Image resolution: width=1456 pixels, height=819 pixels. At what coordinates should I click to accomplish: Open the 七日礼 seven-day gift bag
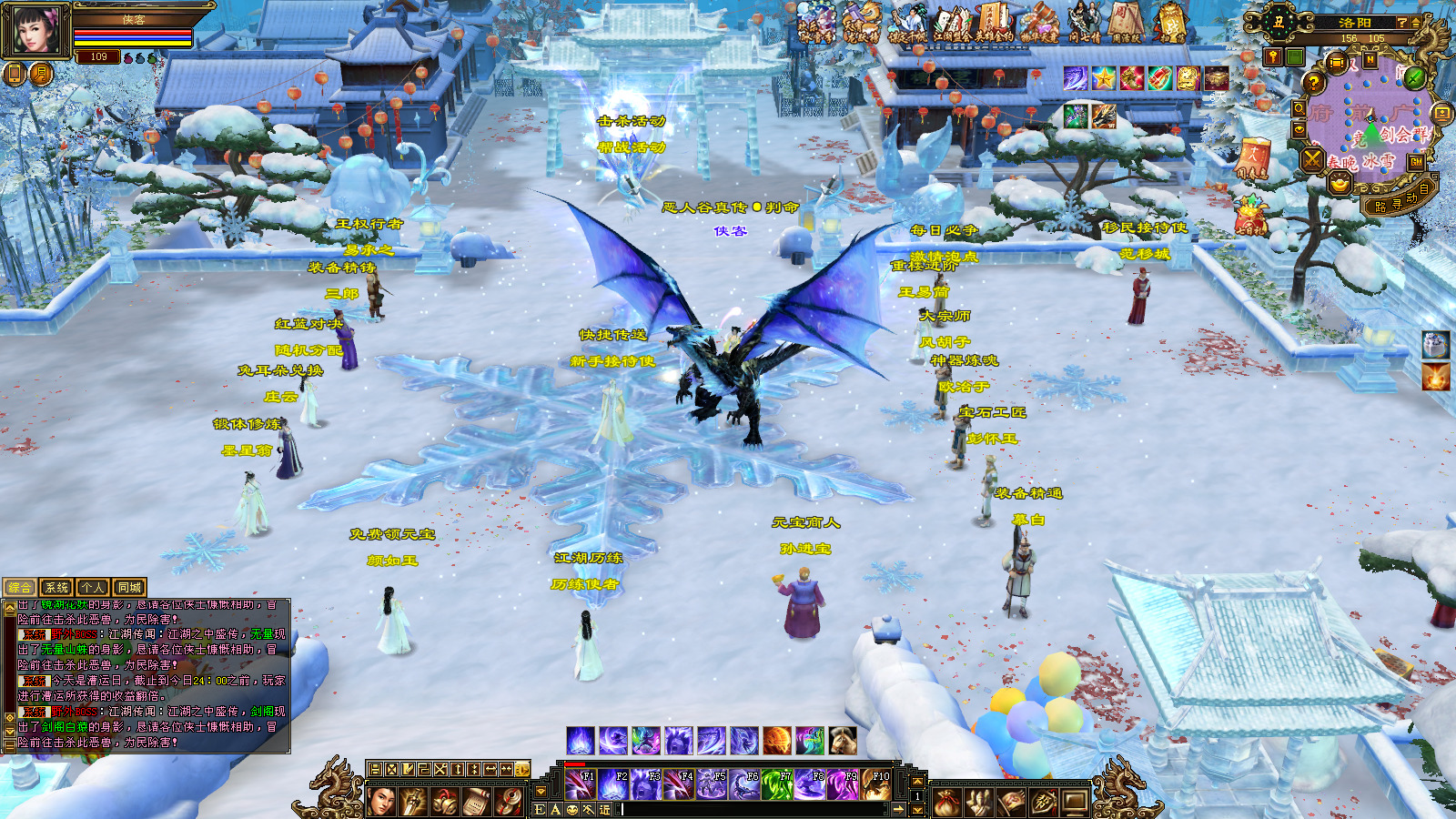click(1251, 218)
